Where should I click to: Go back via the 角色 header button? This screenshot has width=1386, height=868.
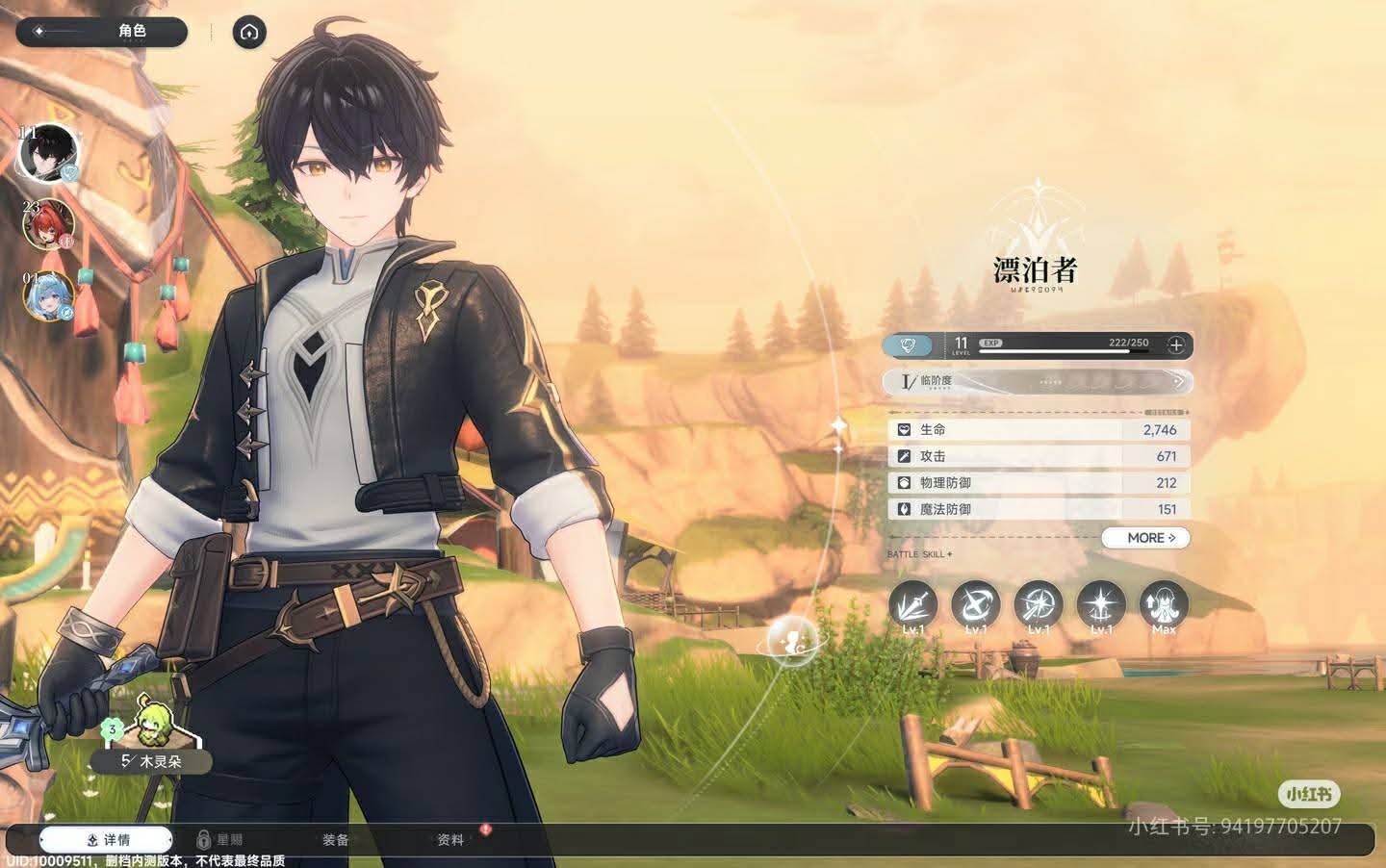click(101, 32)
